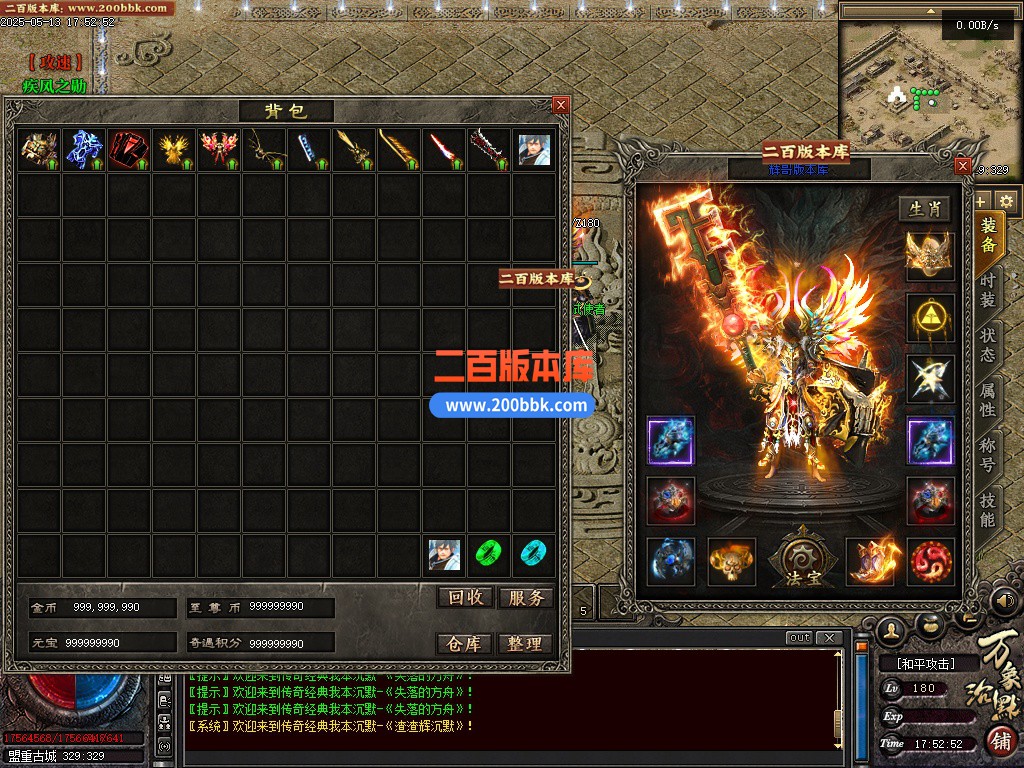Click the 法宝 treasure emblem slot
1024x768 pixels.
(x=798, y=560)
